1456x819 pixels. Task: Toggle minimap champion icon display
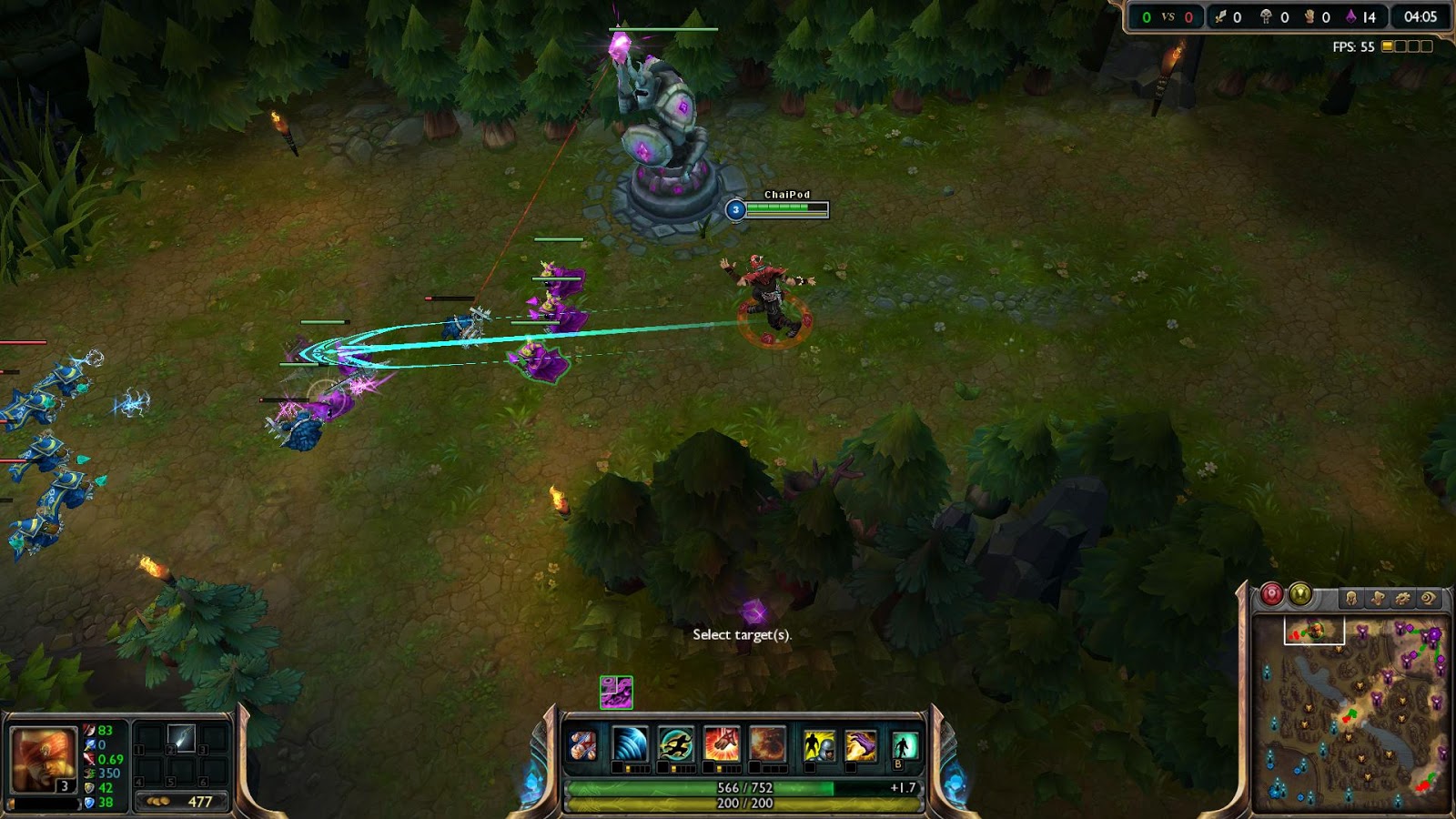[1351, 597]
